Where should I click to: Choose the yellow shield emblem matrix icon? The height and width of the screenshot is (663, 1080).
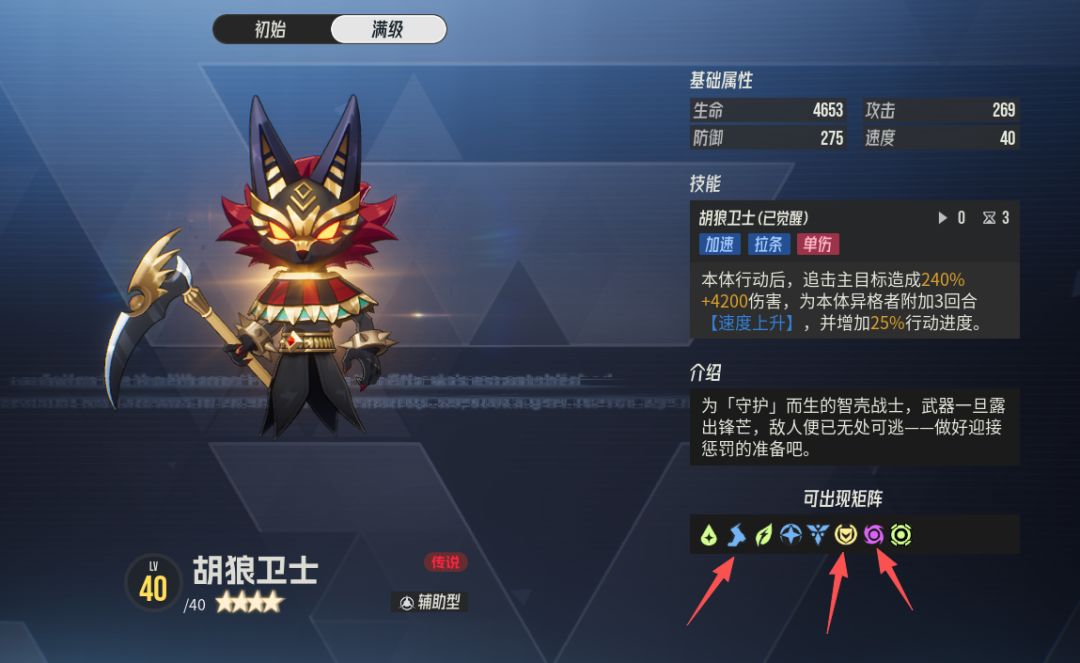(x=846, y=536)
